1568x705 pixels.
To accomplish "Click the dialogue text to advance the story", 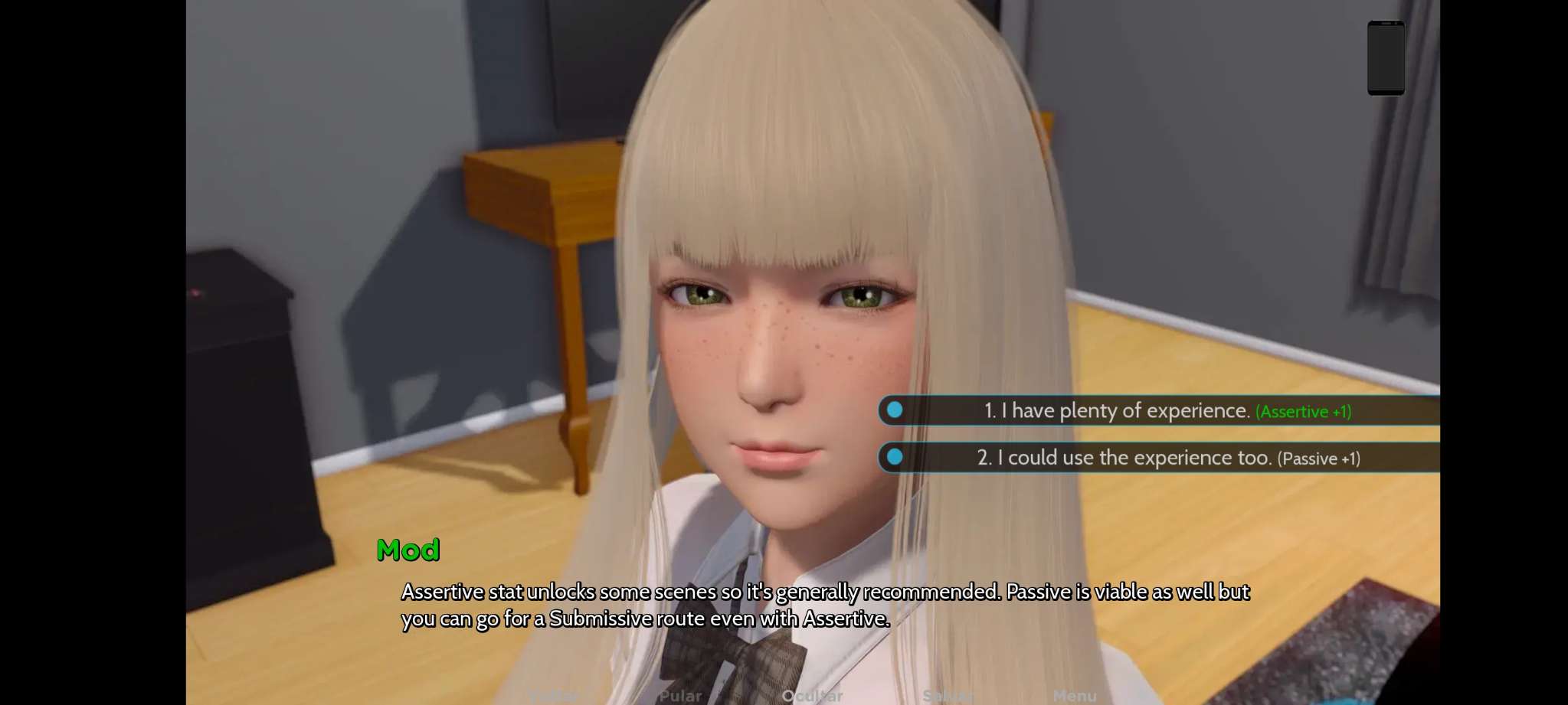I will pos(826,605).
